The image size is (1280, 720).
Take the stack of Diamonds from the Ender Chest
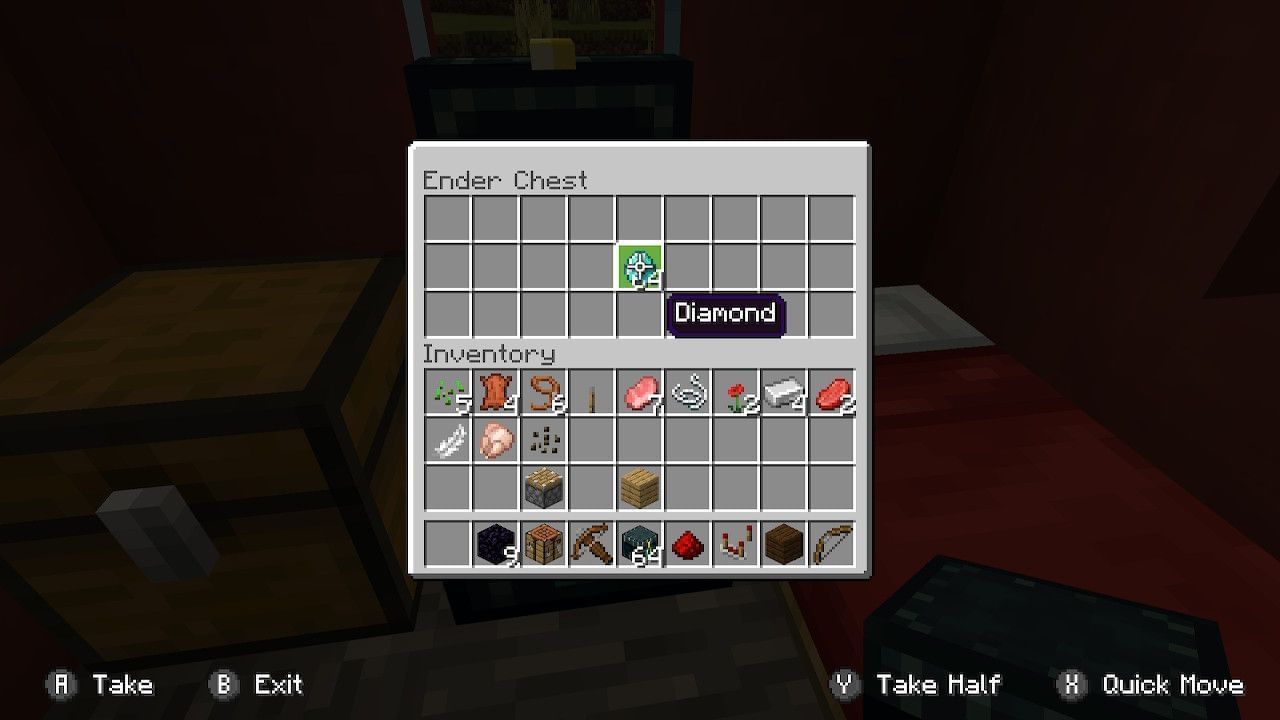pos(640,267)
